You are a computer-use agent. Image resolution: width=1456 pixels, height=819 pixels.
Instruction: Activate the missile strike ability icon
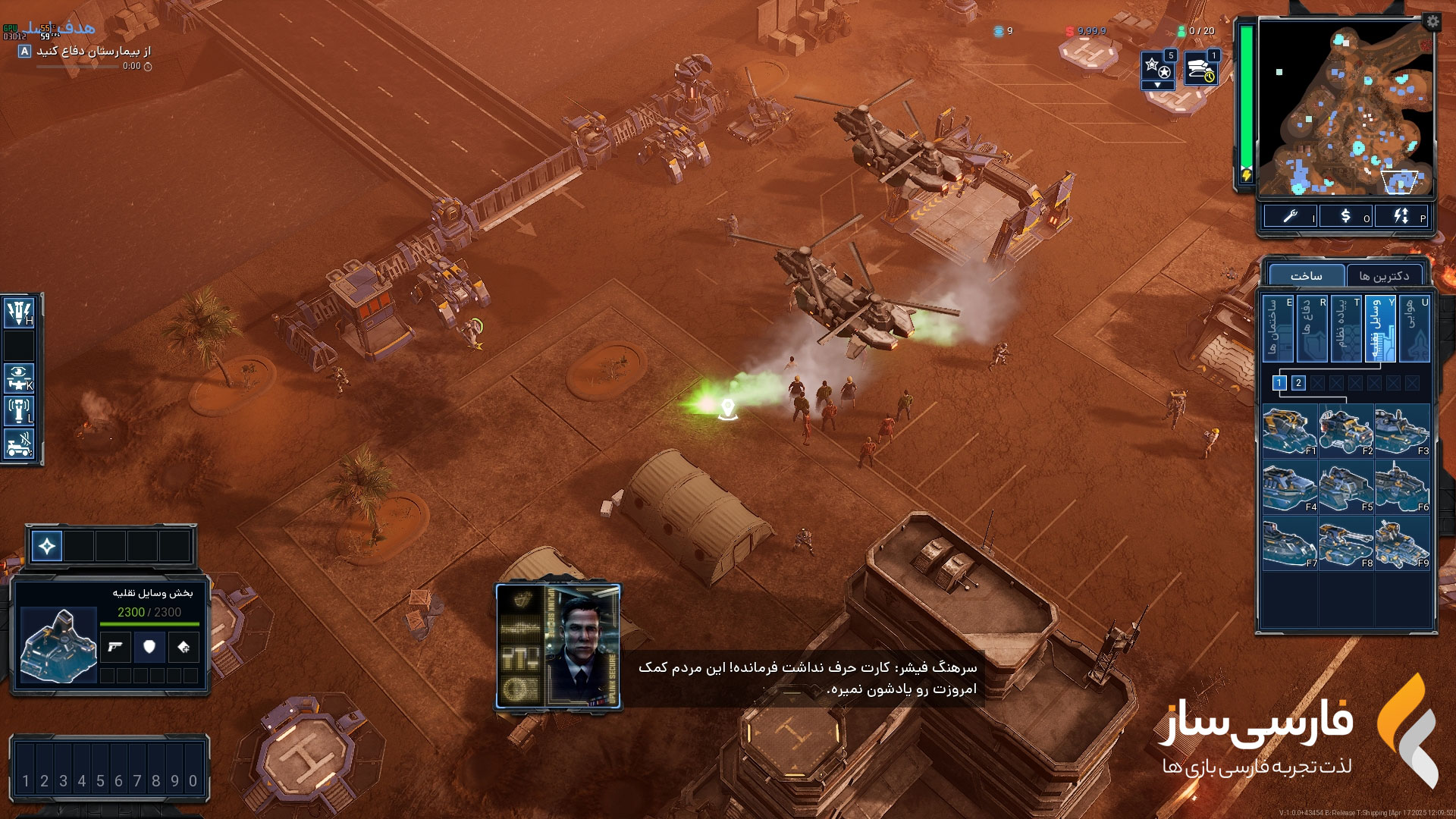(19, 312)
